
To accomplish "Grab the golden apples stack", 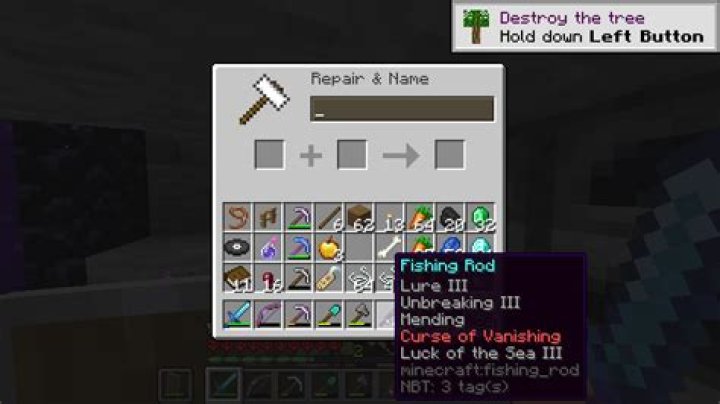I will tap(329, 247).
